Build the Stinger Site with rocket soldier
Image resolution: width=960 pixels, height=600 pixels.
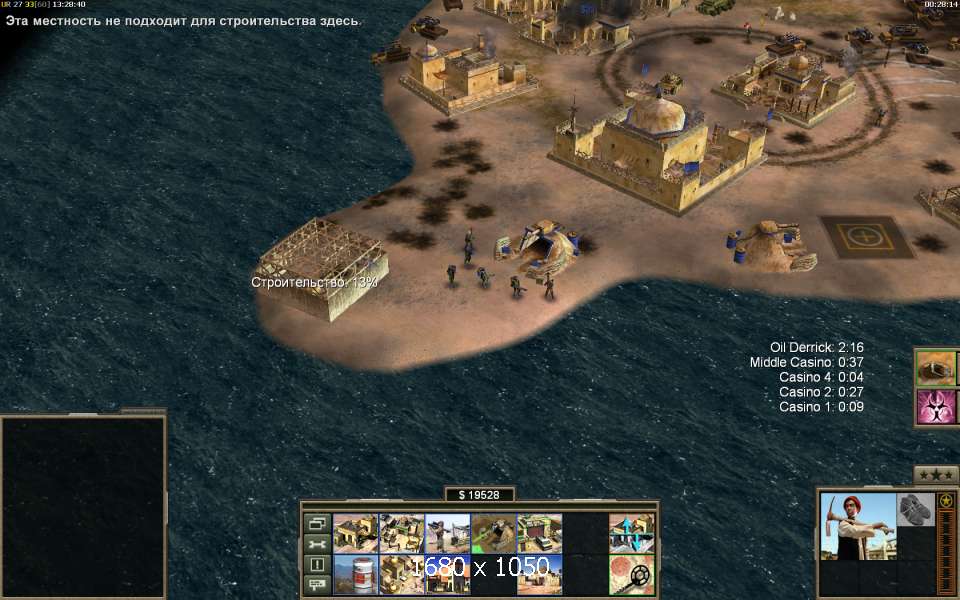coord(447,534)
